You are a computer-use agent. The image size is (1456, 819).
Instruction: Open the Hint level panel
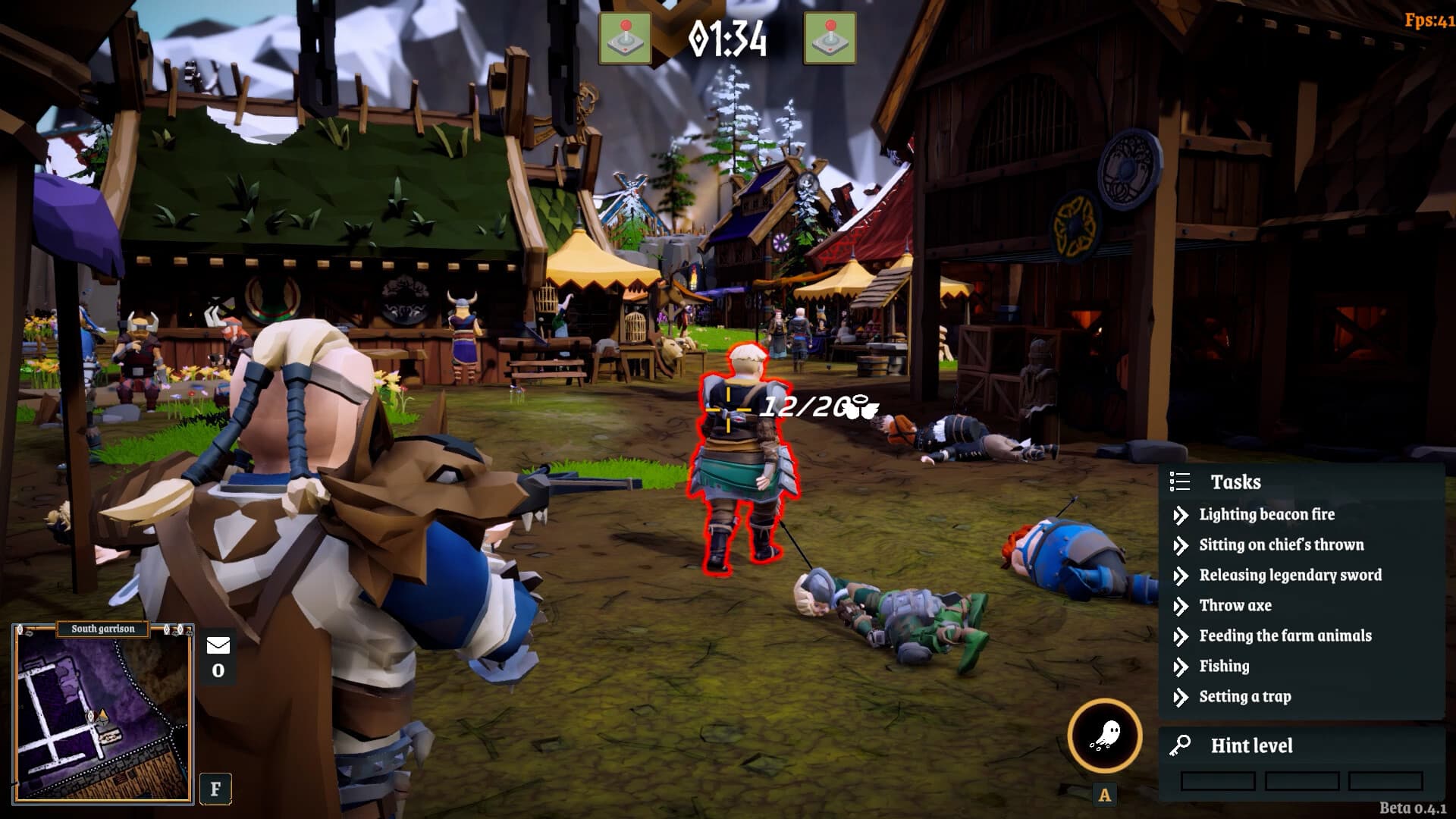point(1251,746)
